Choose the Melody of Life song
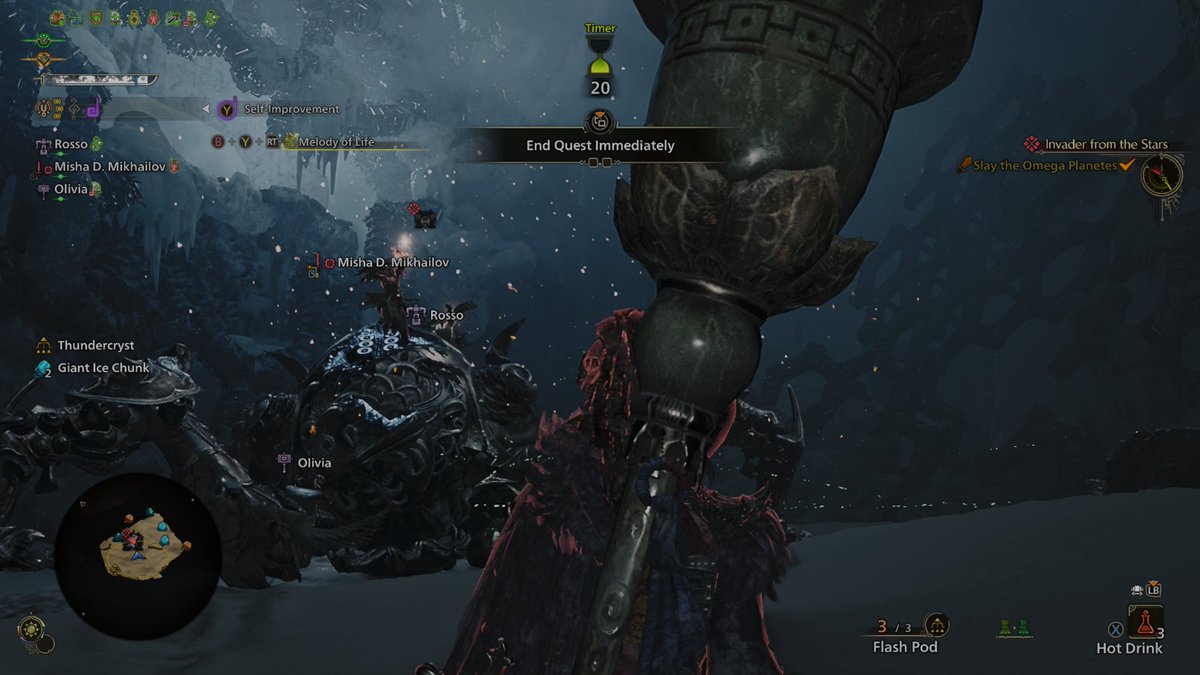Screen dimensions: 1200x675 (336, 142)
